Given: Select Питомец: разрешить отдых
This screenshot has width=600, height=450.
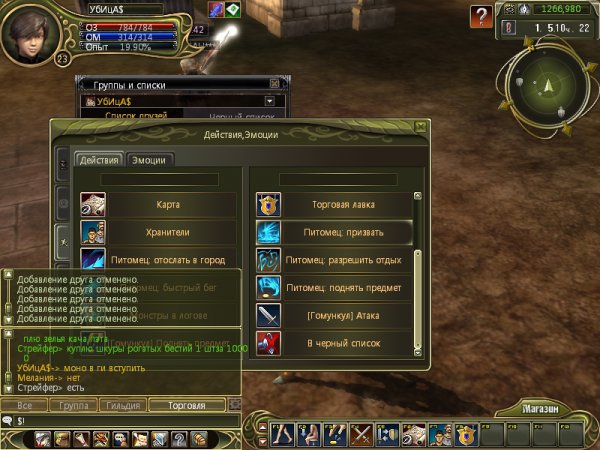Looking at the screenshot, I should pos(333,260).
